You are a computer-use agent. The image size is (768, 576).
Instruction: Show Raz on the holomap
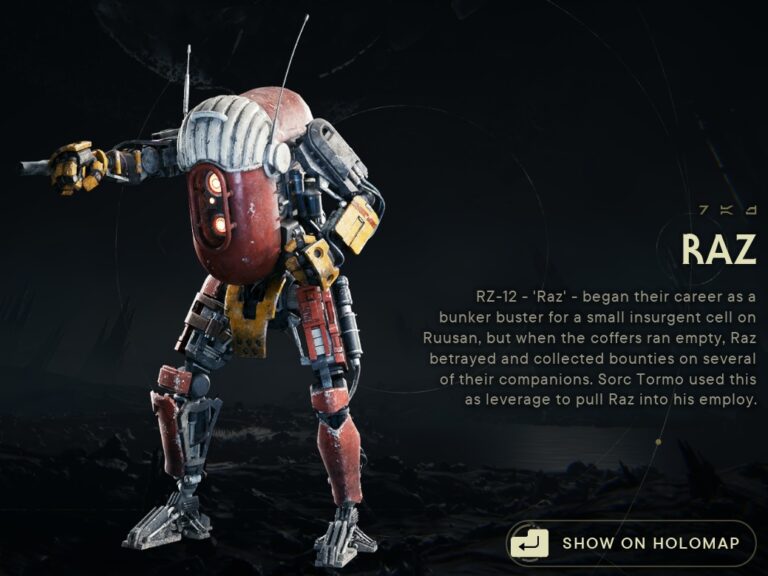(630, 544)
